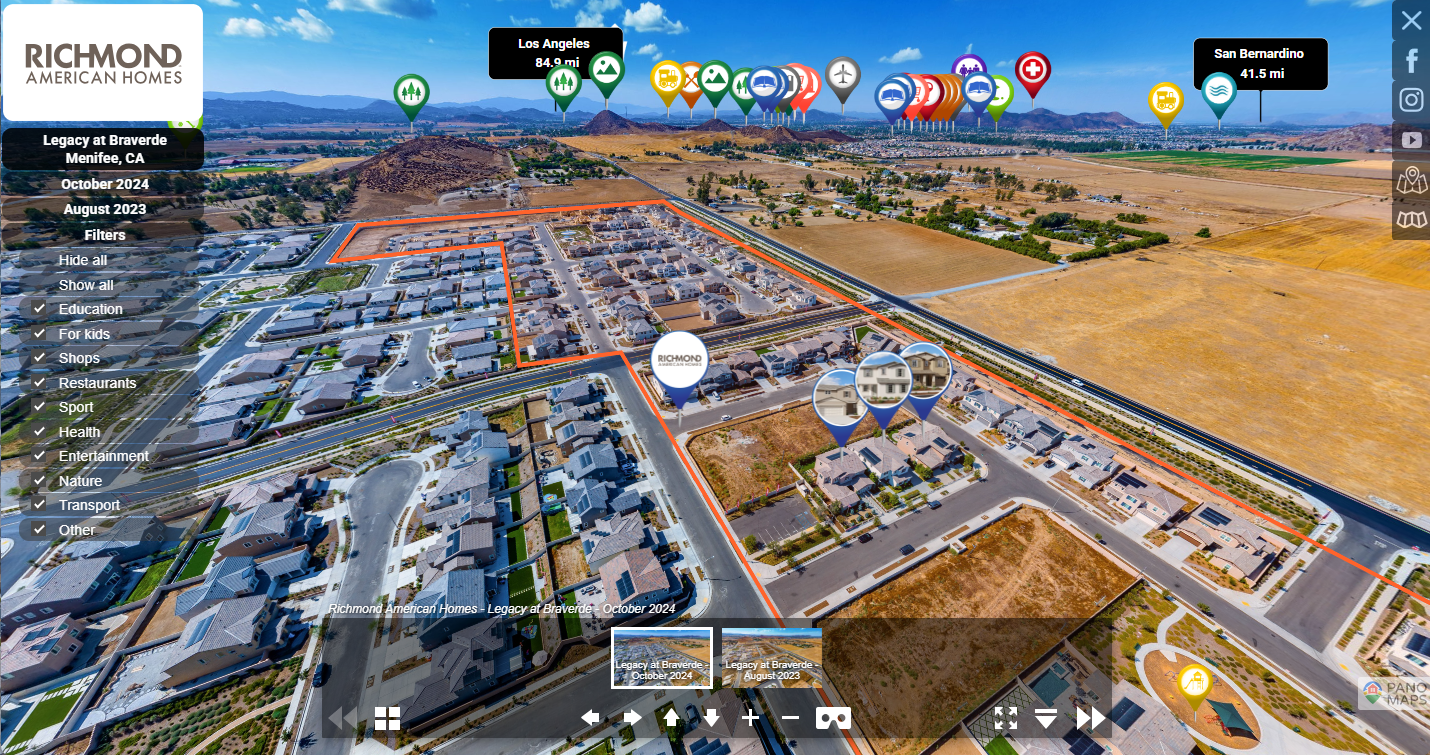Toggle the Education filter checkbox

click(x=40, y=309)
